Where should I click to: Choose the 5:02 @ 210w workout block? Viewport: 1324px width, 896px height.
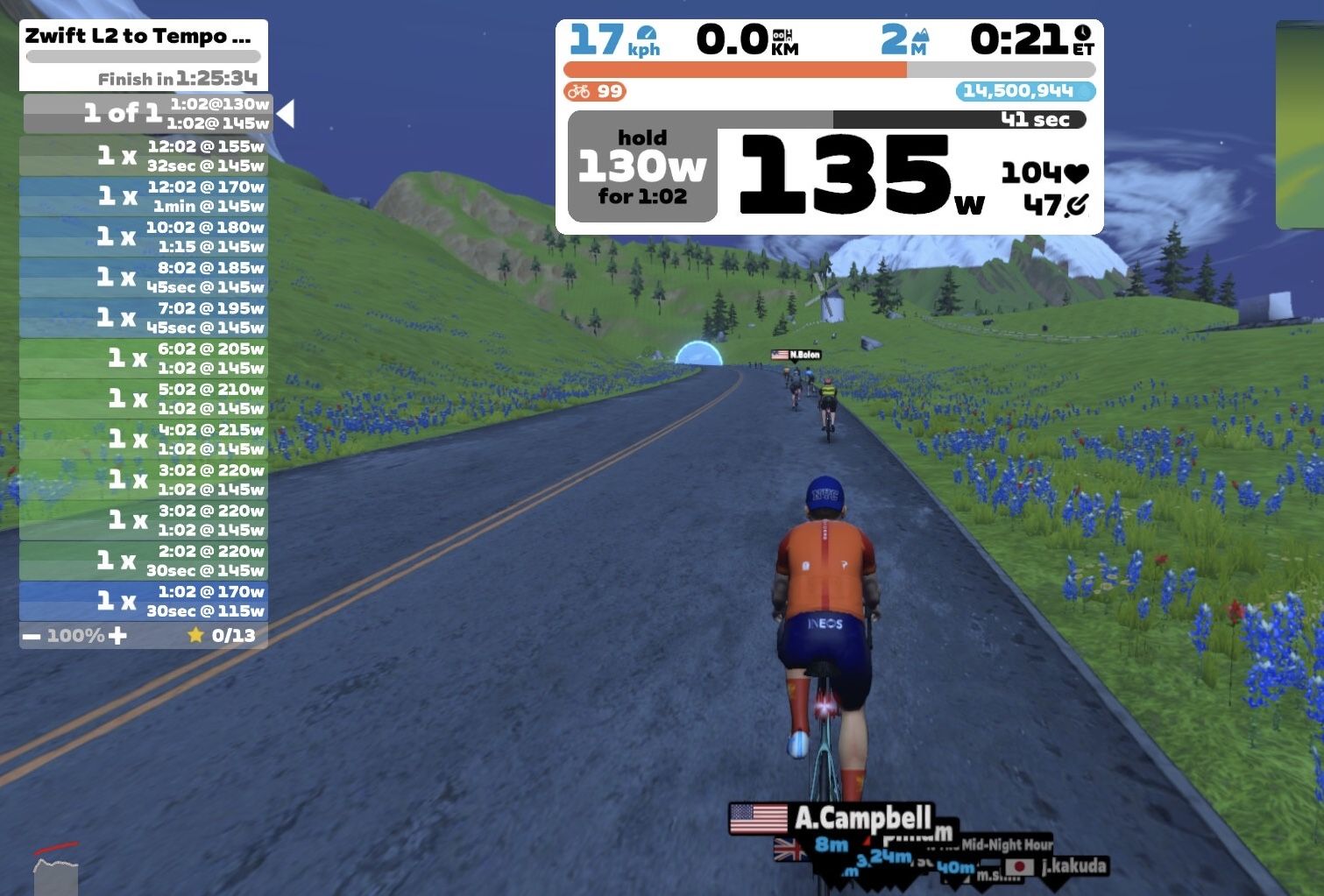pos(144,399)
